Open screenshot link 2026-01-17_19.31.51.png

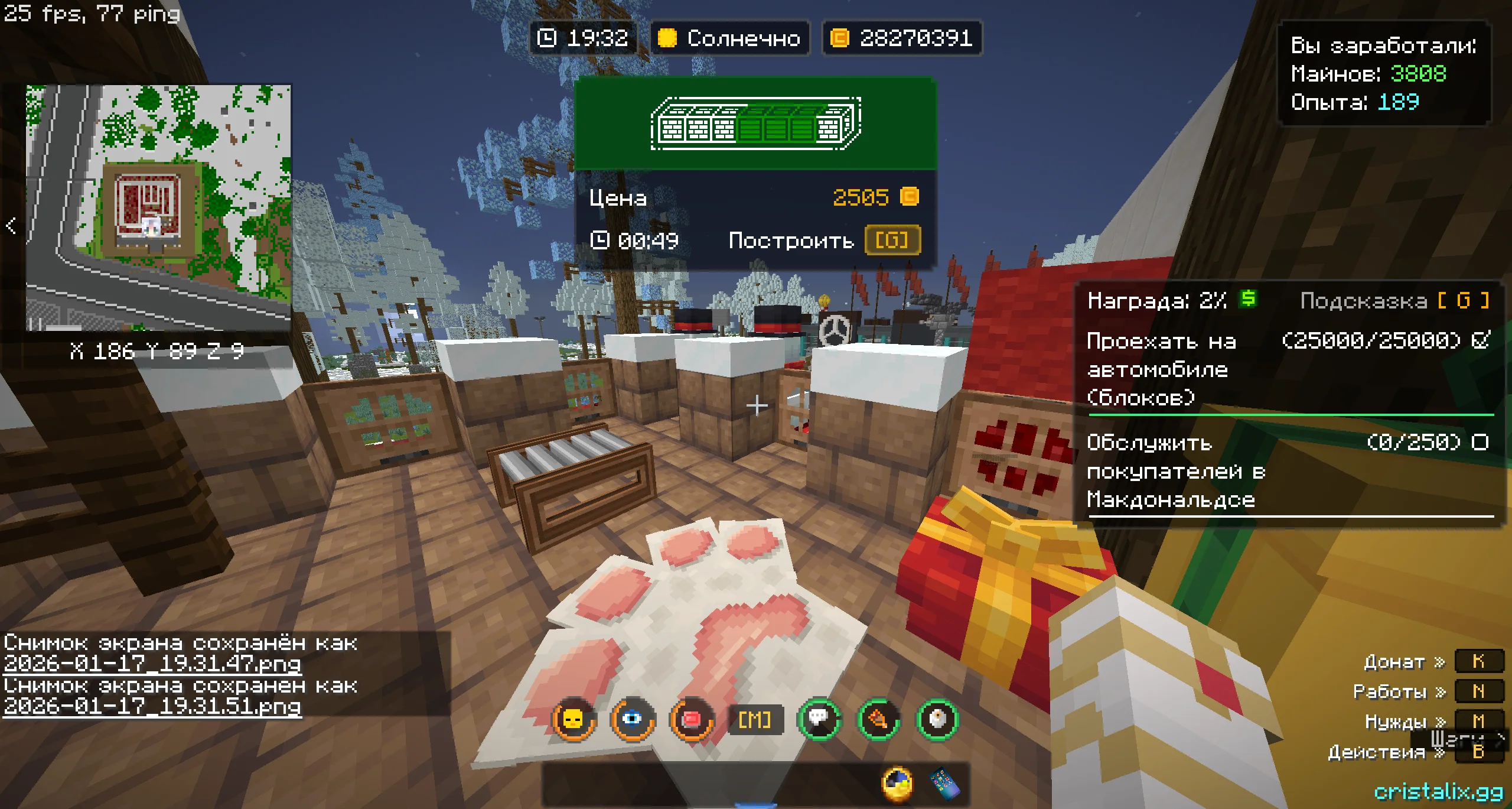(152, 706)
